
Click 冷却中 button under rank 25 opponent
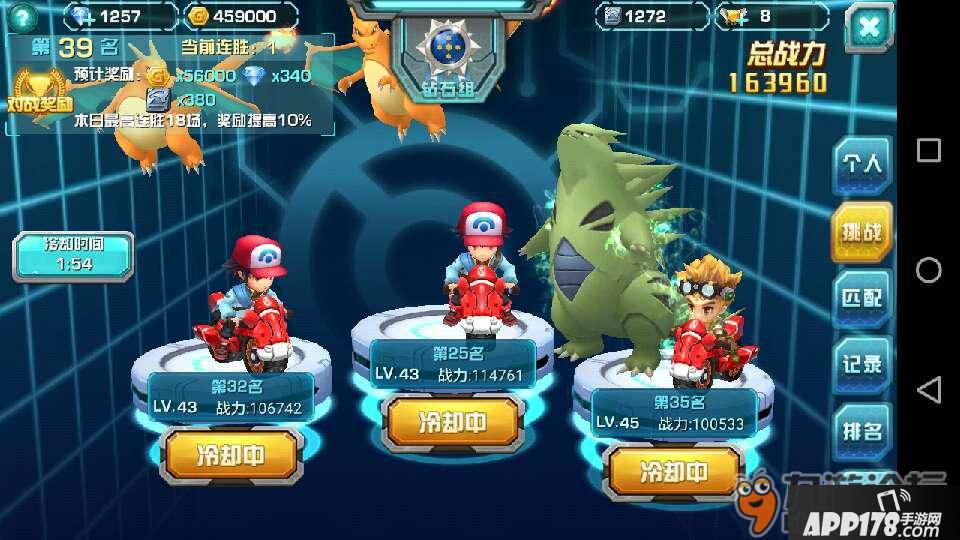click(x=454, y=422)
